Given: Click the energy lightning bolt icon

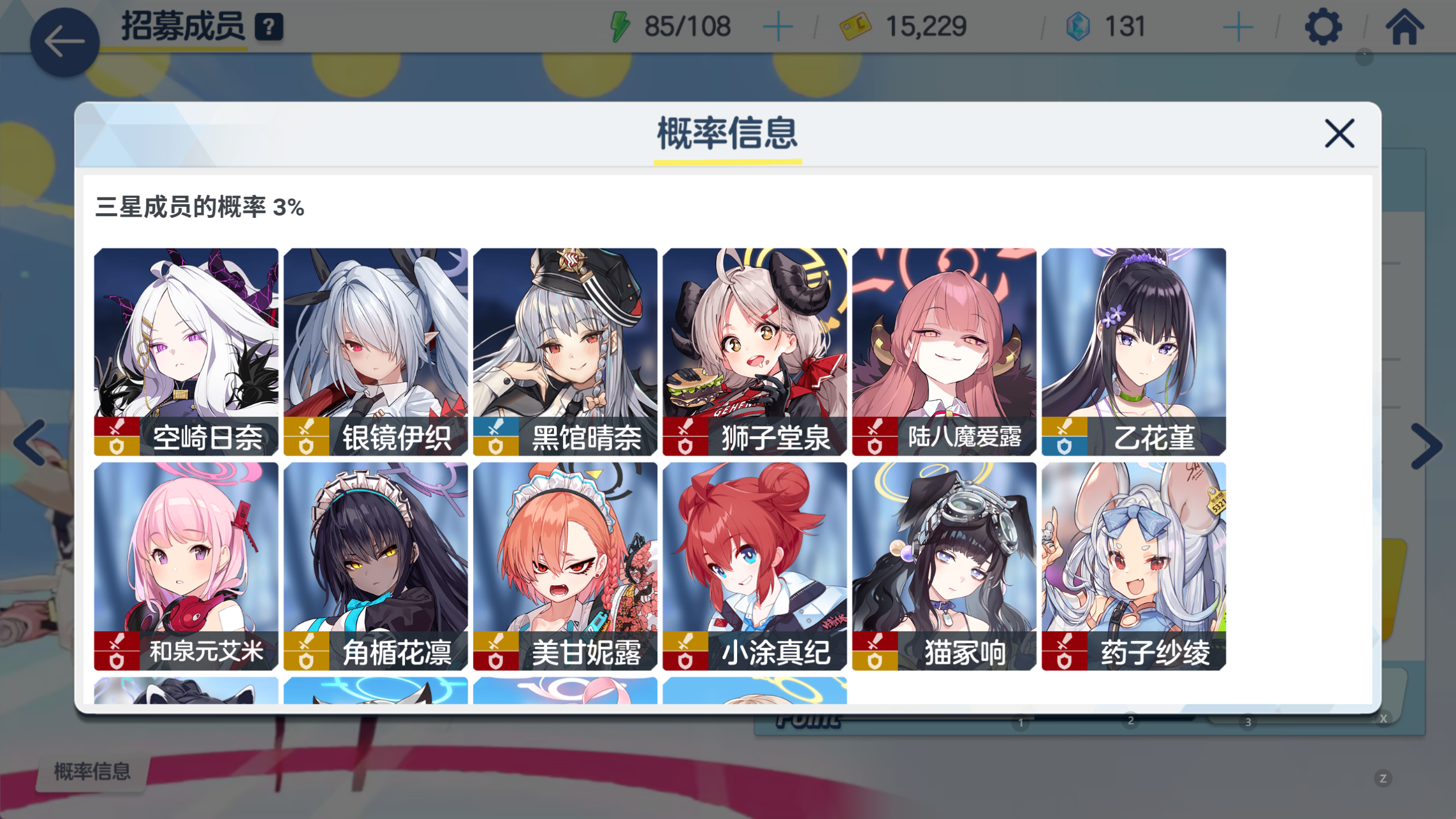Looking at the screenshot, I should click(x=621, y=25).
